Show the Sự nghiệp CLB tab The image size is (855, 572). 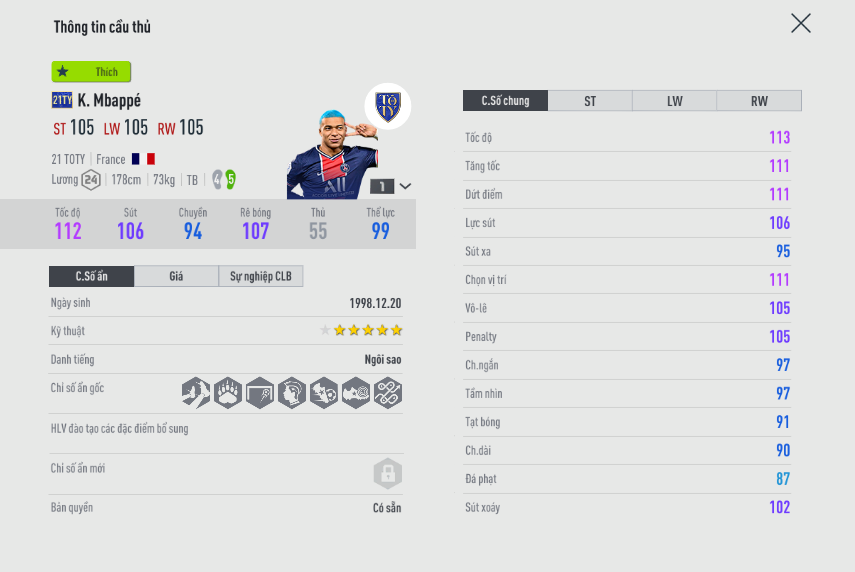click(x=260, y=276)
